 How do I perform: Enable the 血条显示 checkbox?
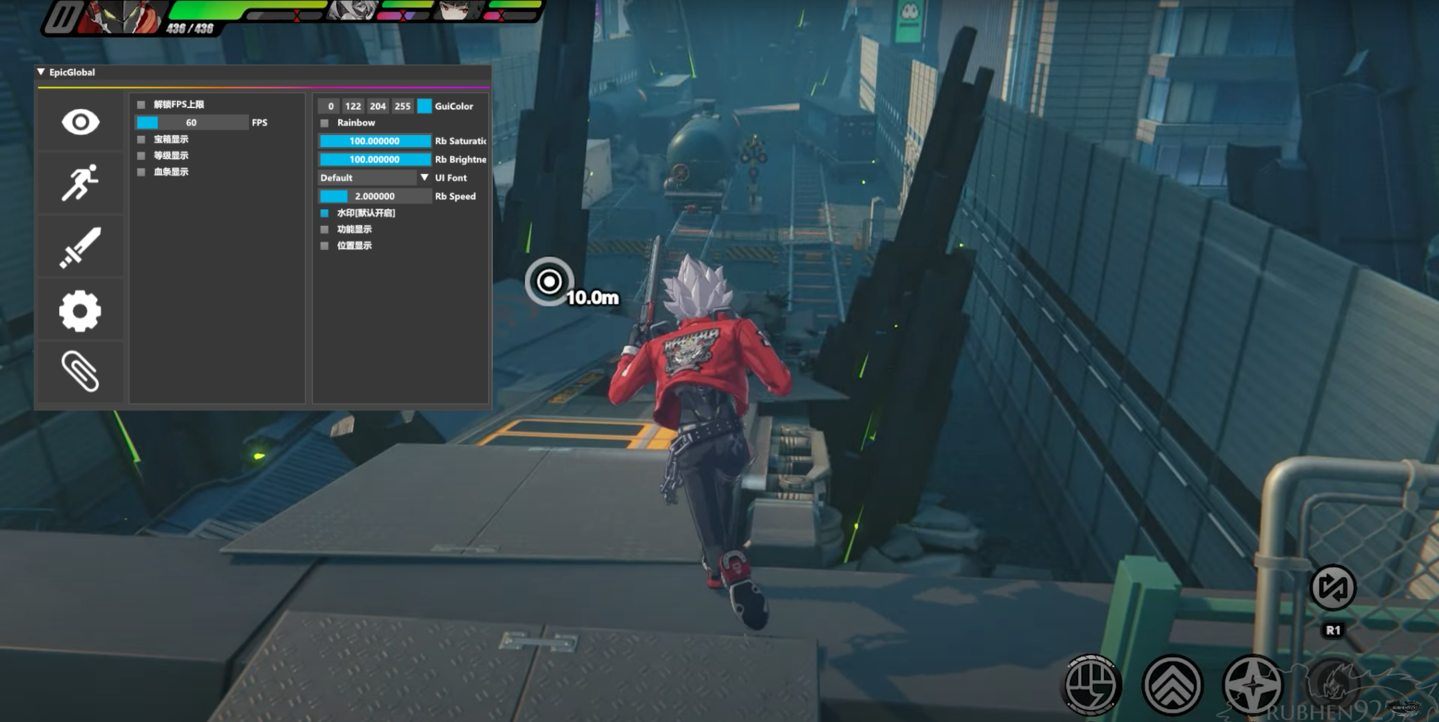click(141, 172)
